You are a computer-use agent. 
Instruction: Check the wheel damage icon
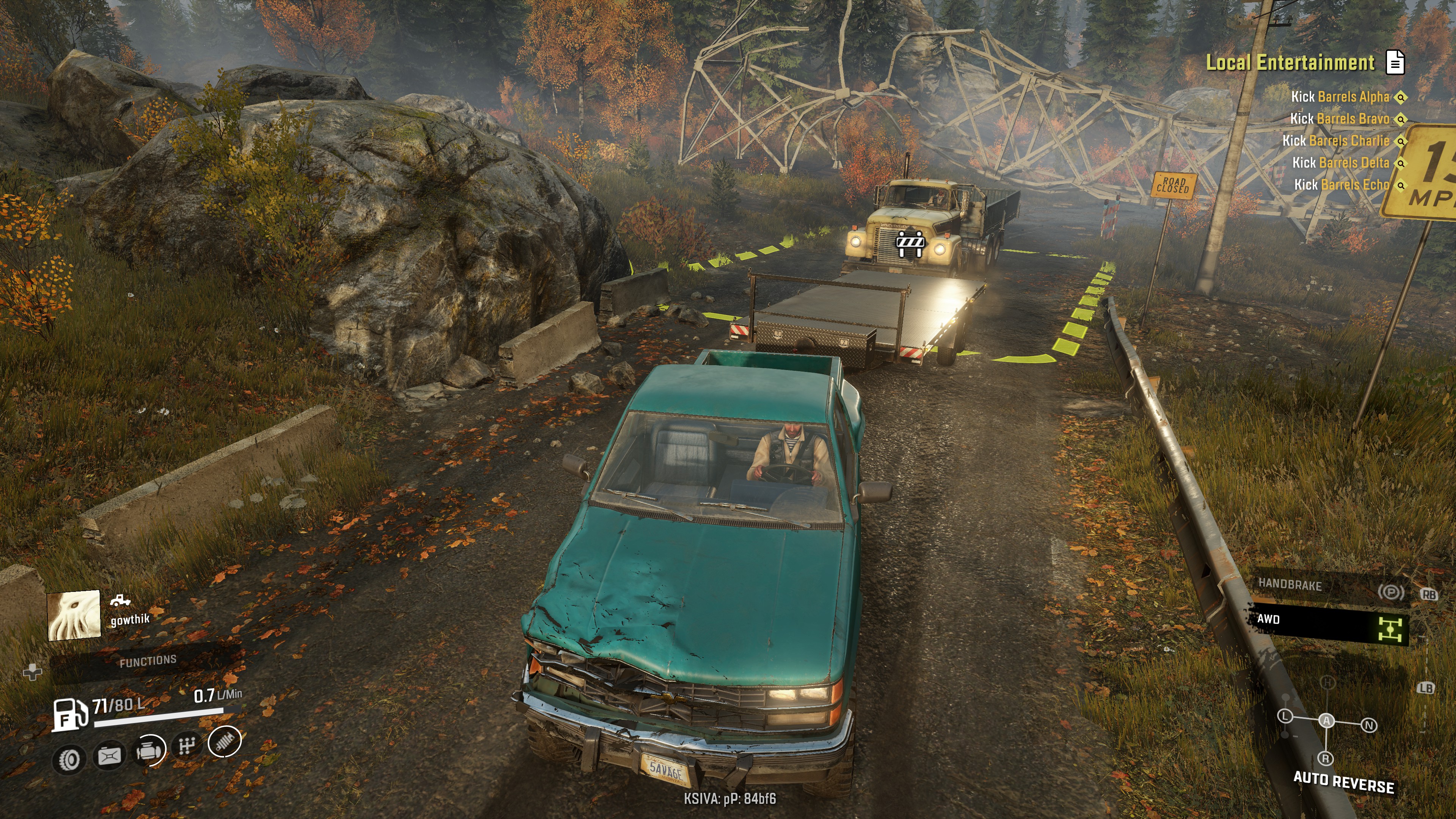(x=69, y=759)
